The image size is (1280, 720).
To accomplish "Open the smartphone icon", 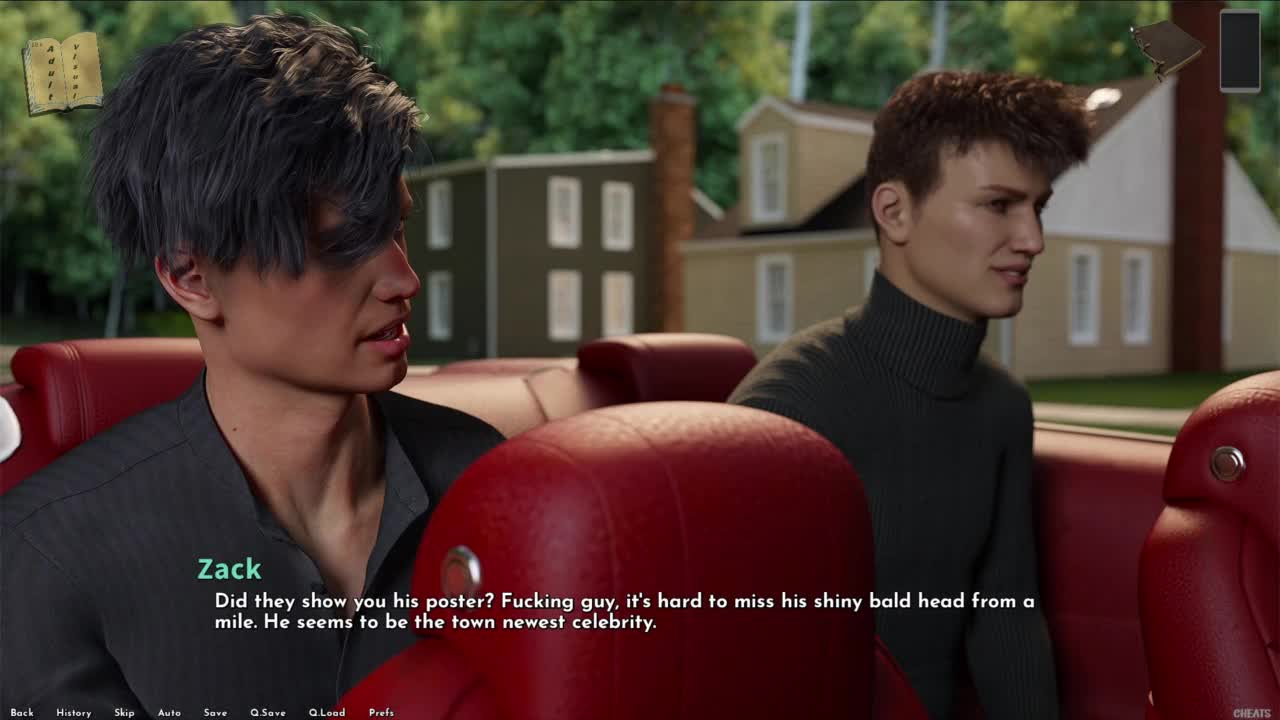I will [x=1240, y=51].
